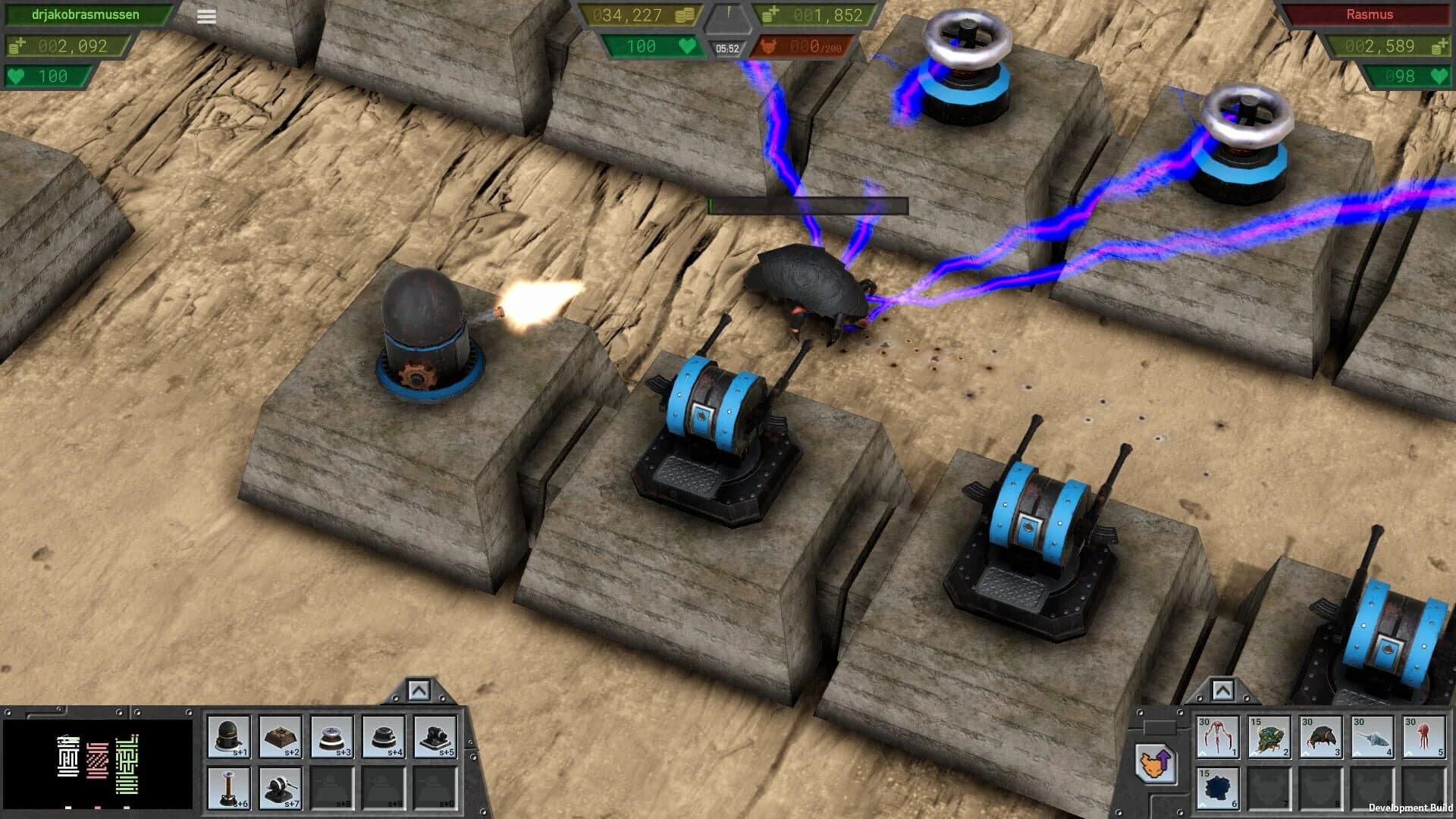This screenshot has height=819, width=1456.
Task: Send the turtle creature in slot 2
Action: (1270, 737)
